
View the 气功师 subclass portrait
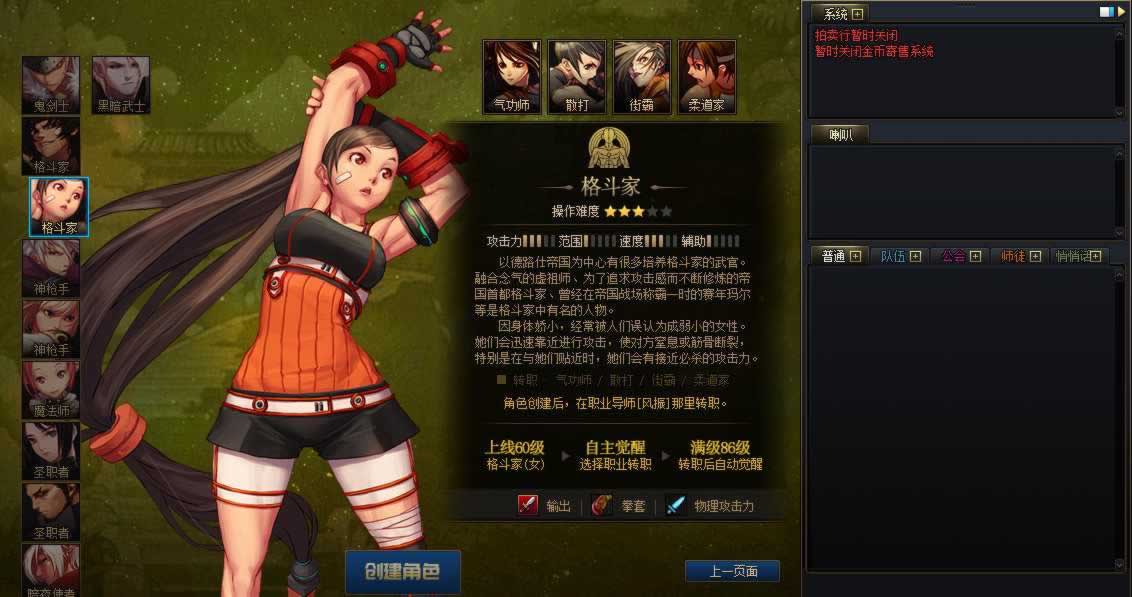tap(512, 77)
